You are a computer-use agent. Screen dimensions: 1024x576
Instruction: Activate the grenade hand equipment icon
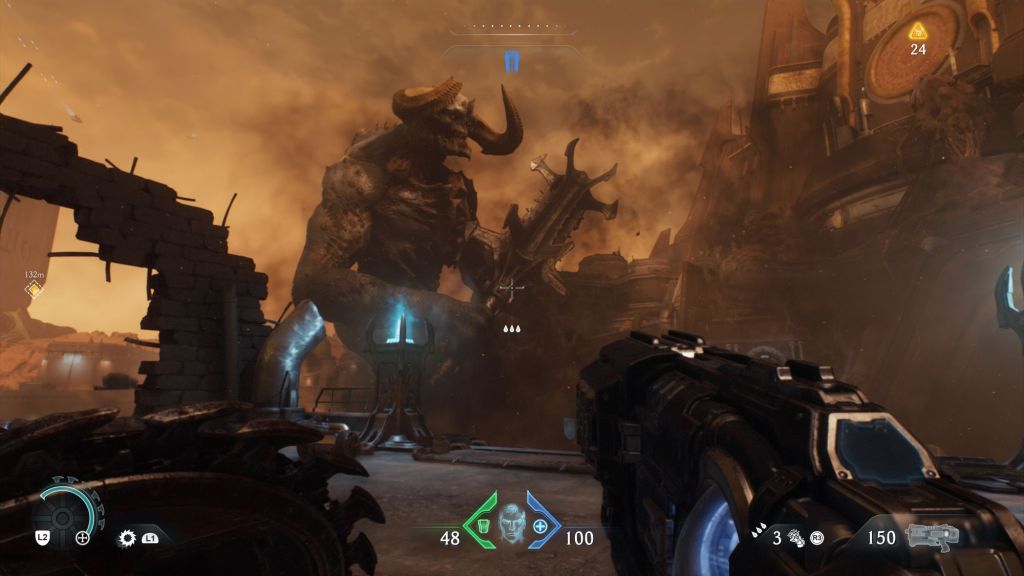(x=796, y=537)
